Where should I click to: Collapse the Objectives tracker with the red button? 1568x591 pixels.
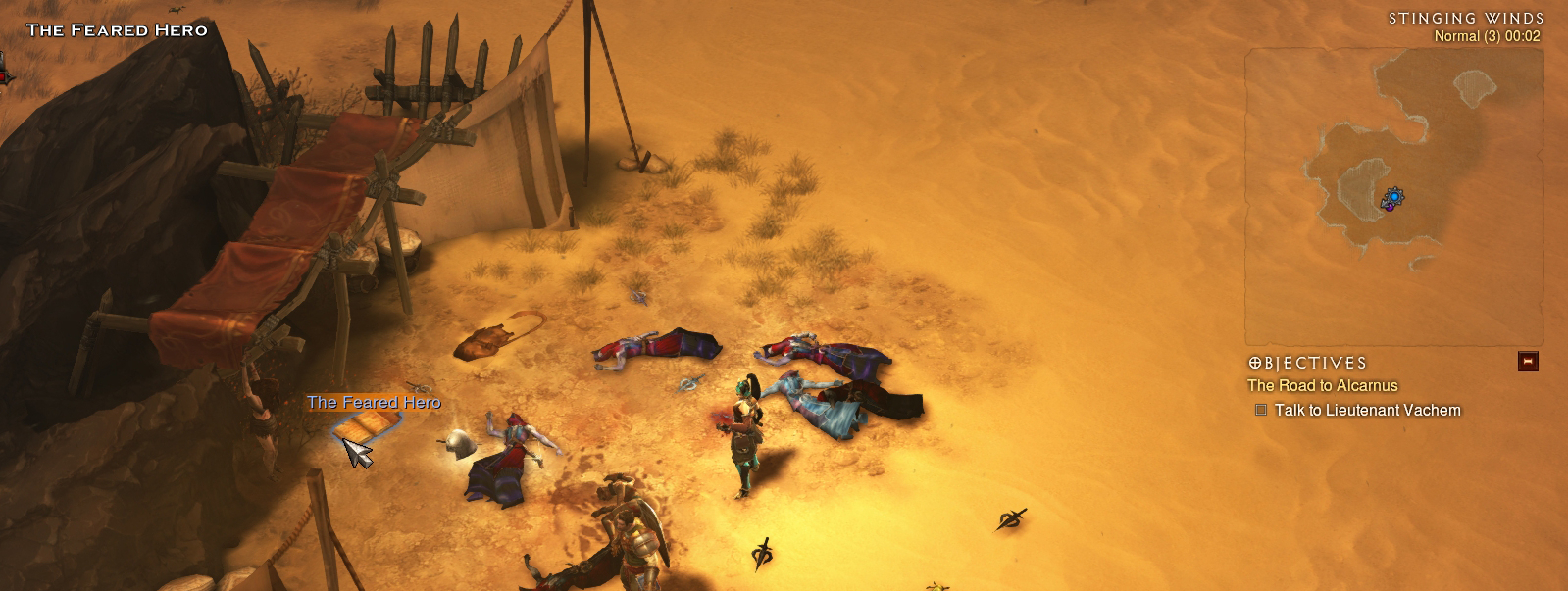[1527, 362]
